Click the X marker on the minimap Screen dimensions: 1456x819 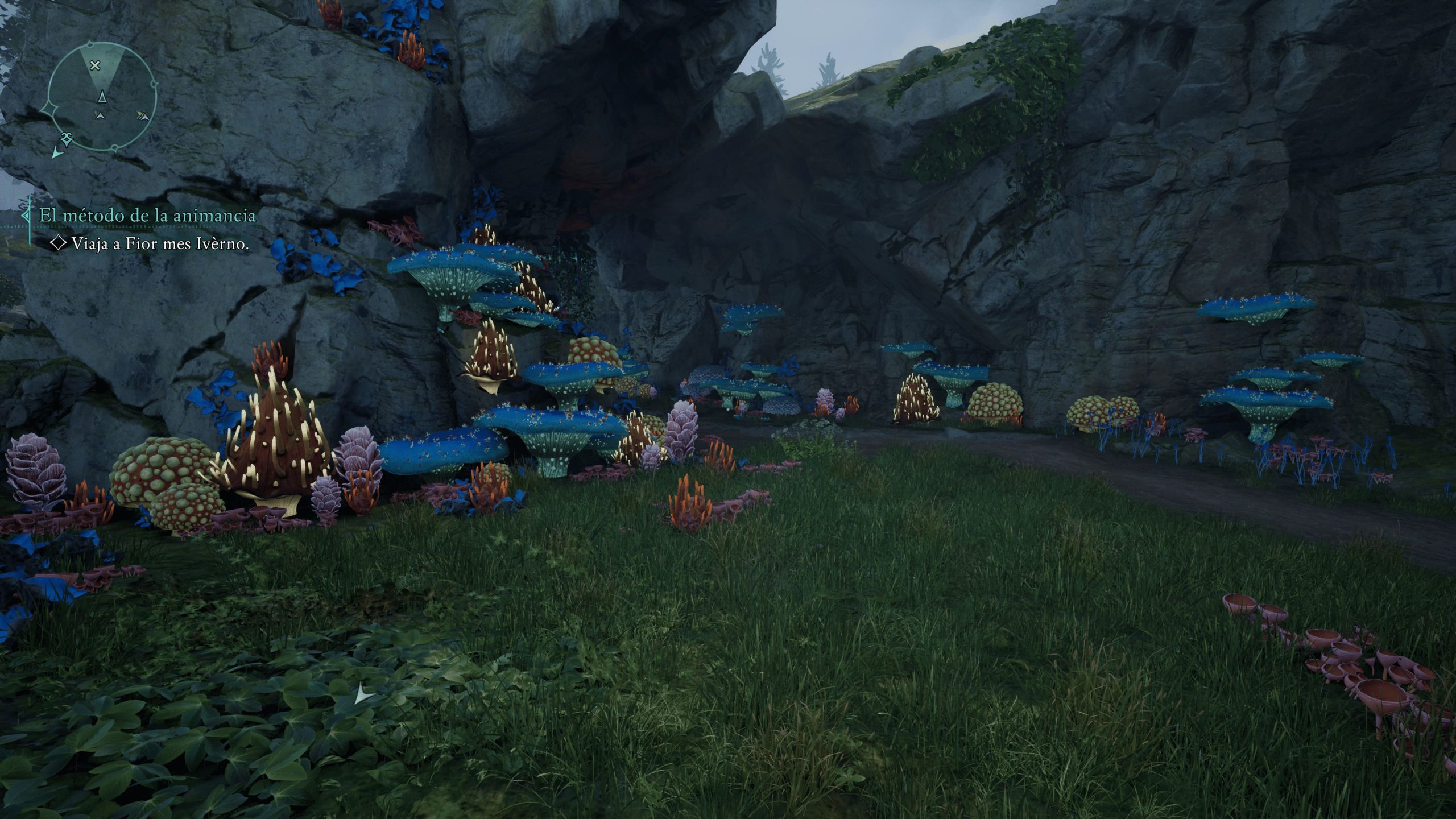(x=95, y=65)
